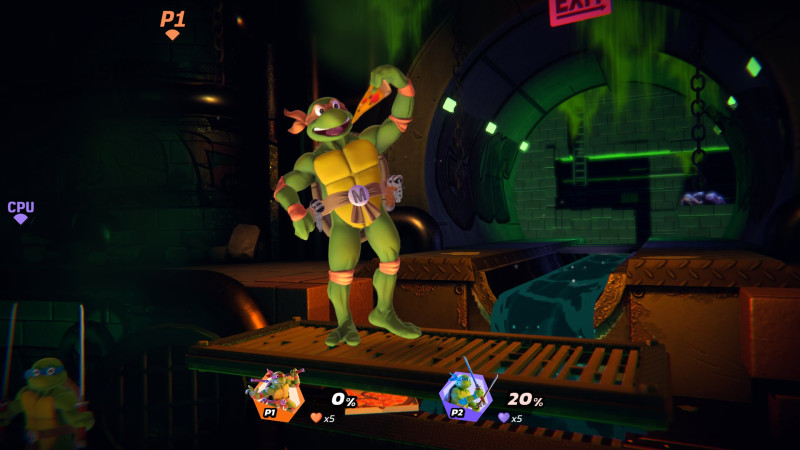Select the P1 Michelangelo portrait badge

click(277, 394)
